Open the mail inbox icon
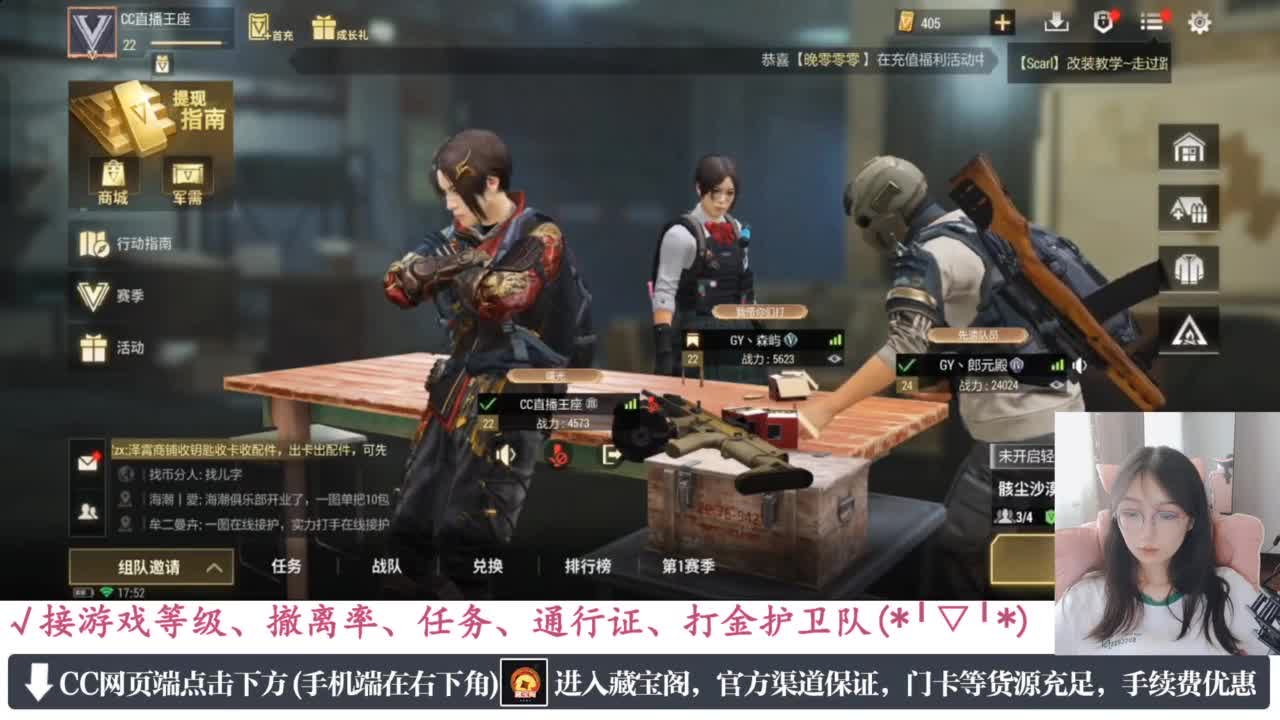 [87, 463]
